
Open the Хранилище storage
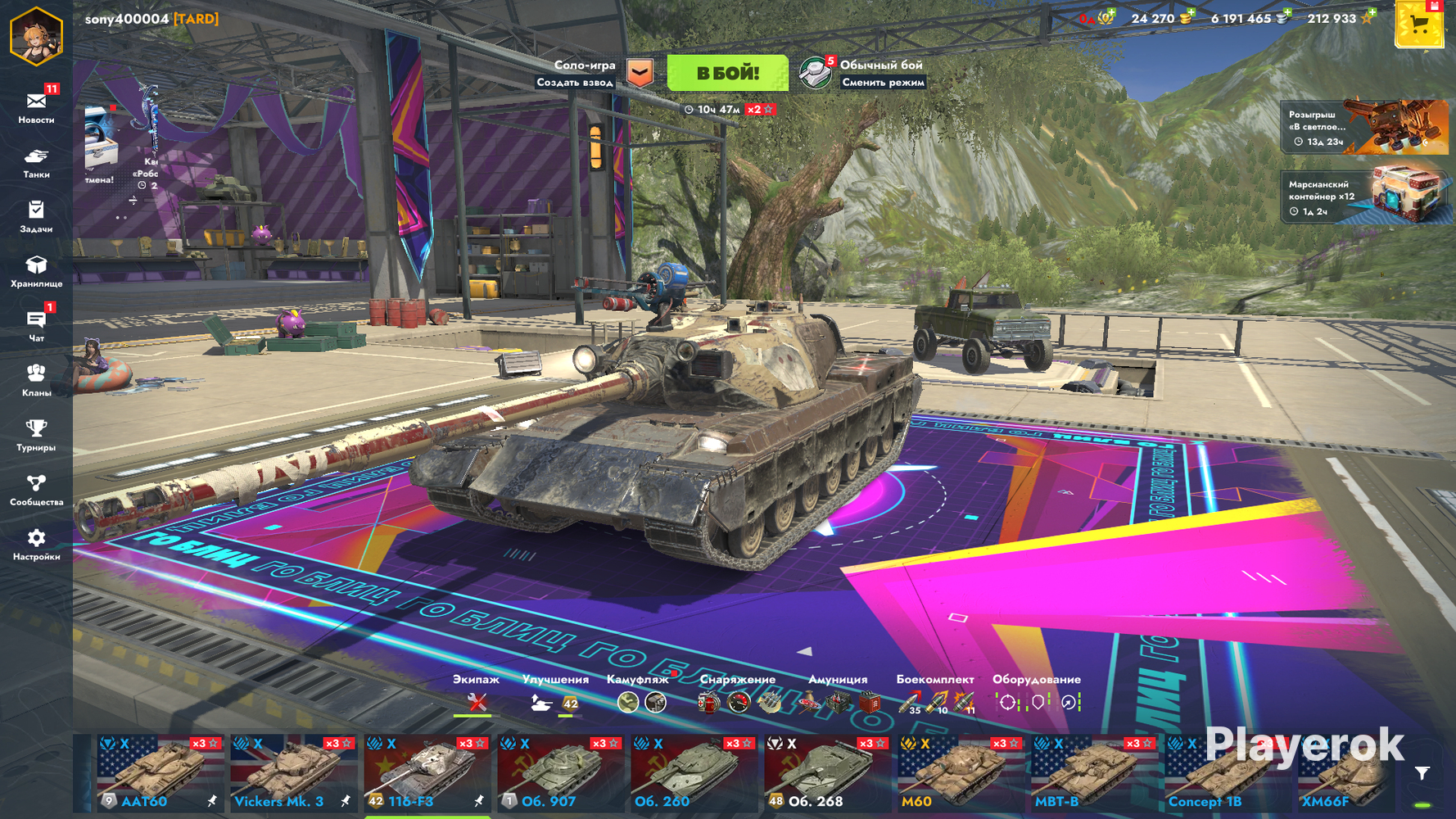pyautogui.click(x=36, y=271)
